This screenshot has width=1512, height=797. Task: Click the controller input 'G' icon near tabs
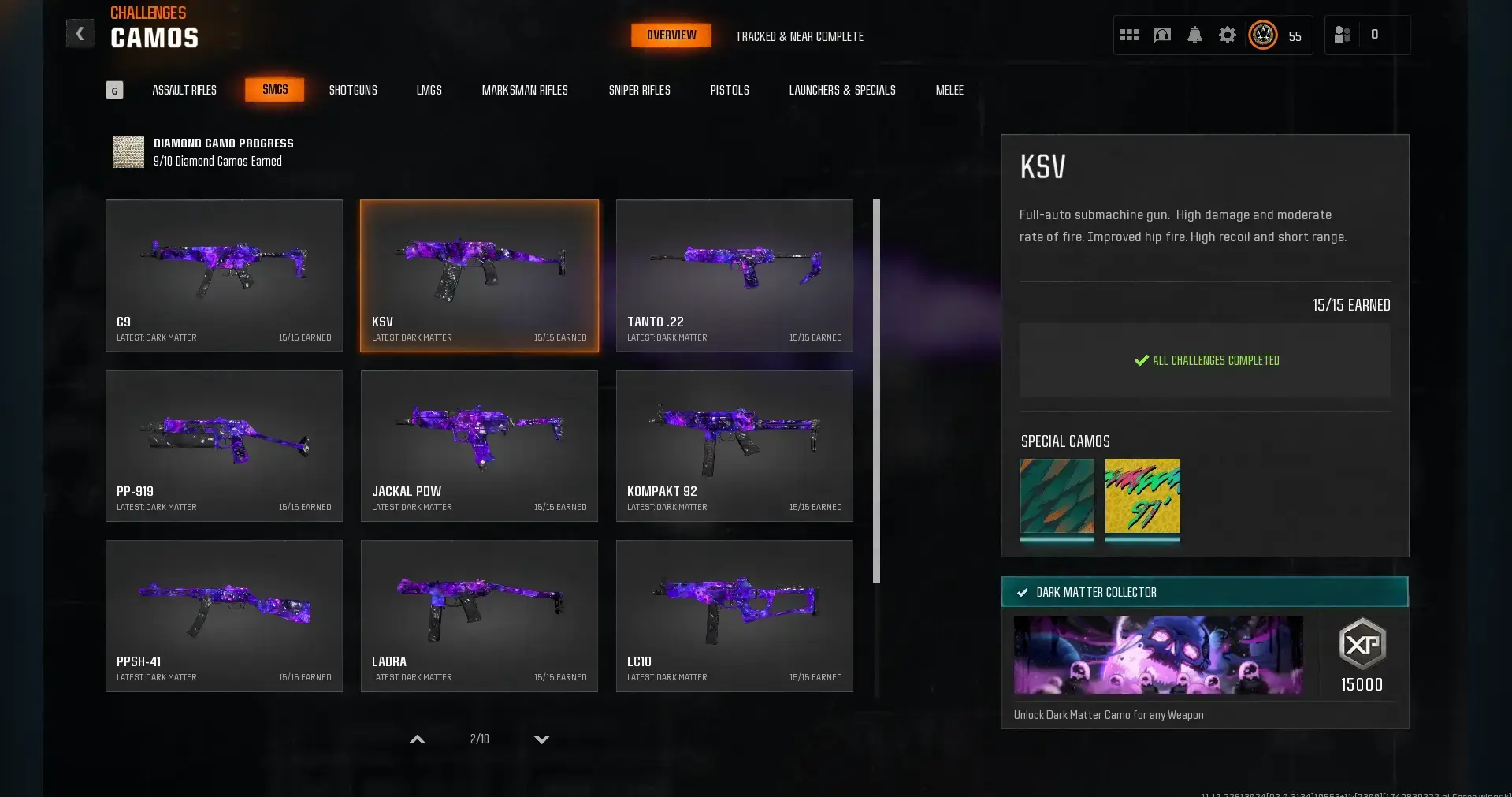click(115, 89)
